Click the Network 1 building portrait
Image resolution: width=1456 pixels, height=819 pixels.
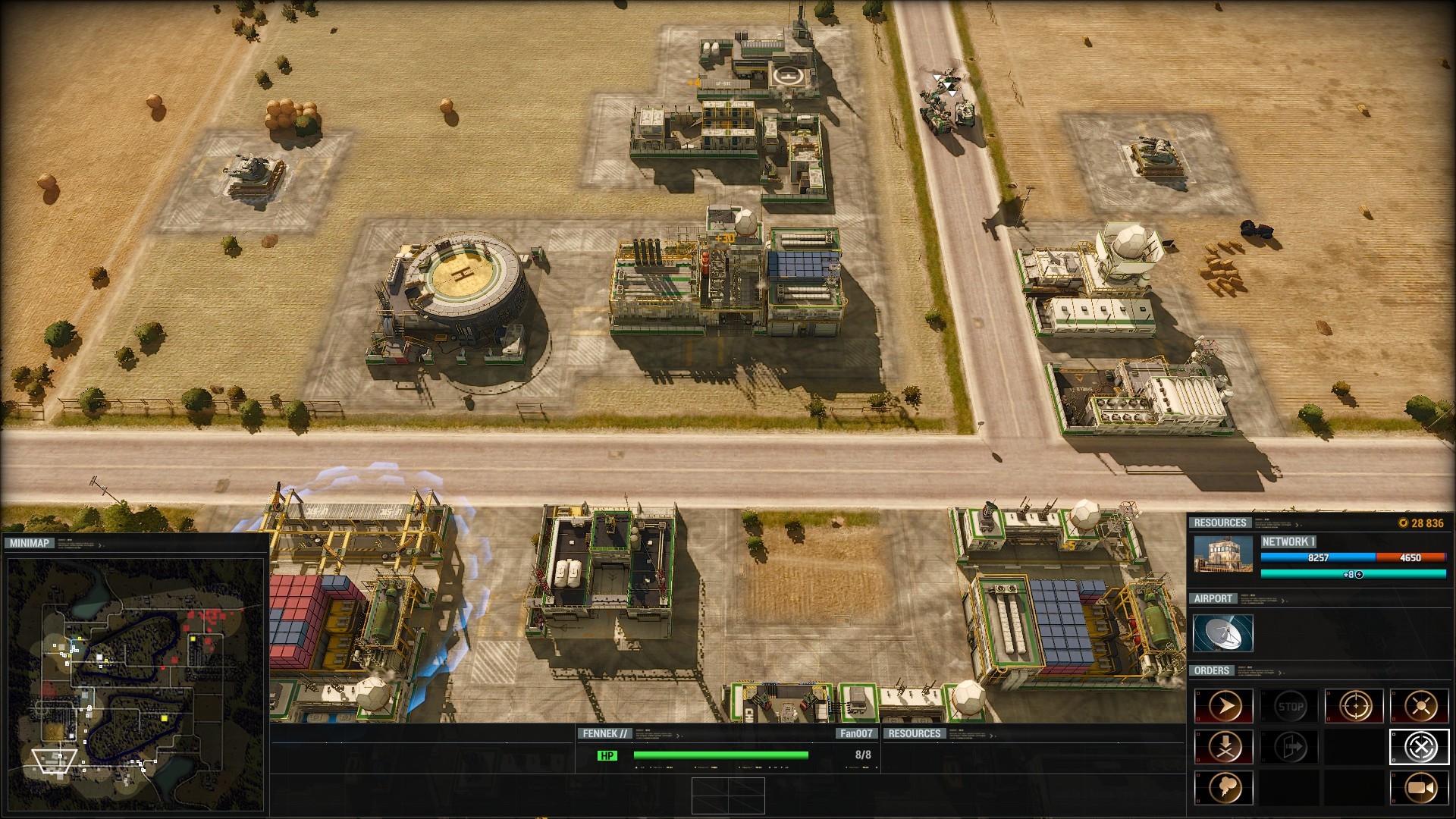point(1222,554)
